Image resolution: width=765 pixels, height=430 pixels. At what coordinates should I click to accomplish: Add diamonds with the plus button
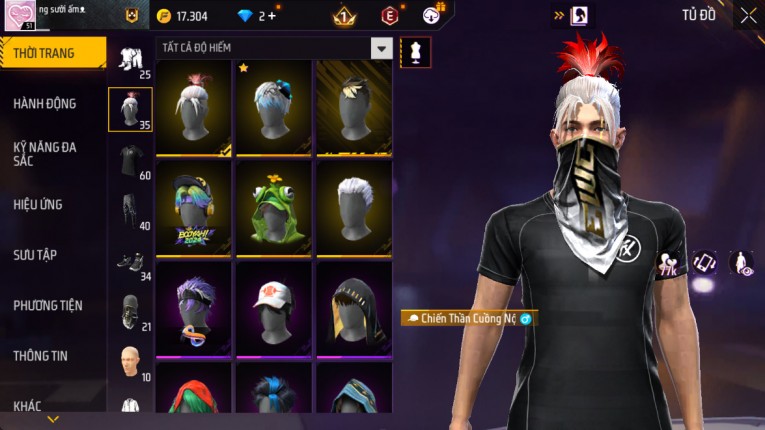272,17
